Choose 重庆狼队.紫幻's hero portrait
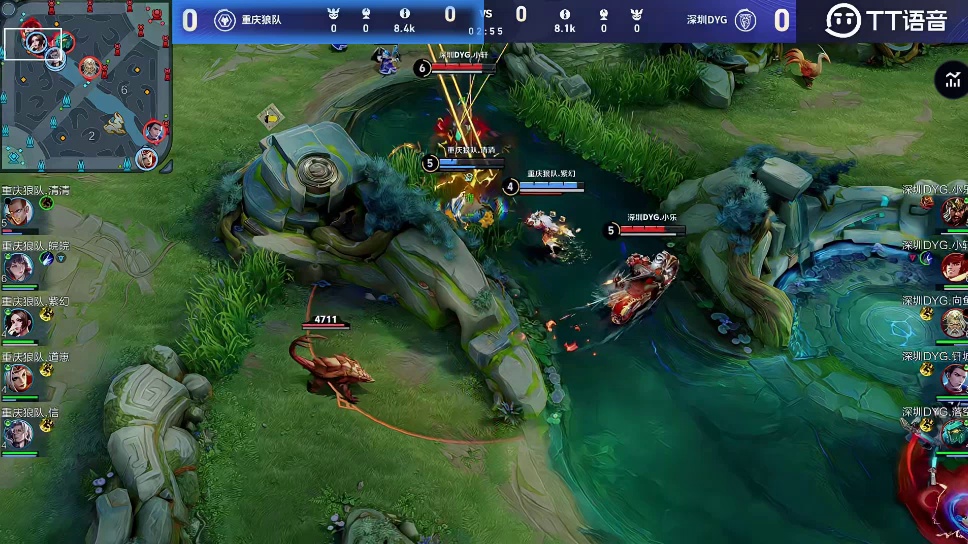968x544 pixels. 17,321
